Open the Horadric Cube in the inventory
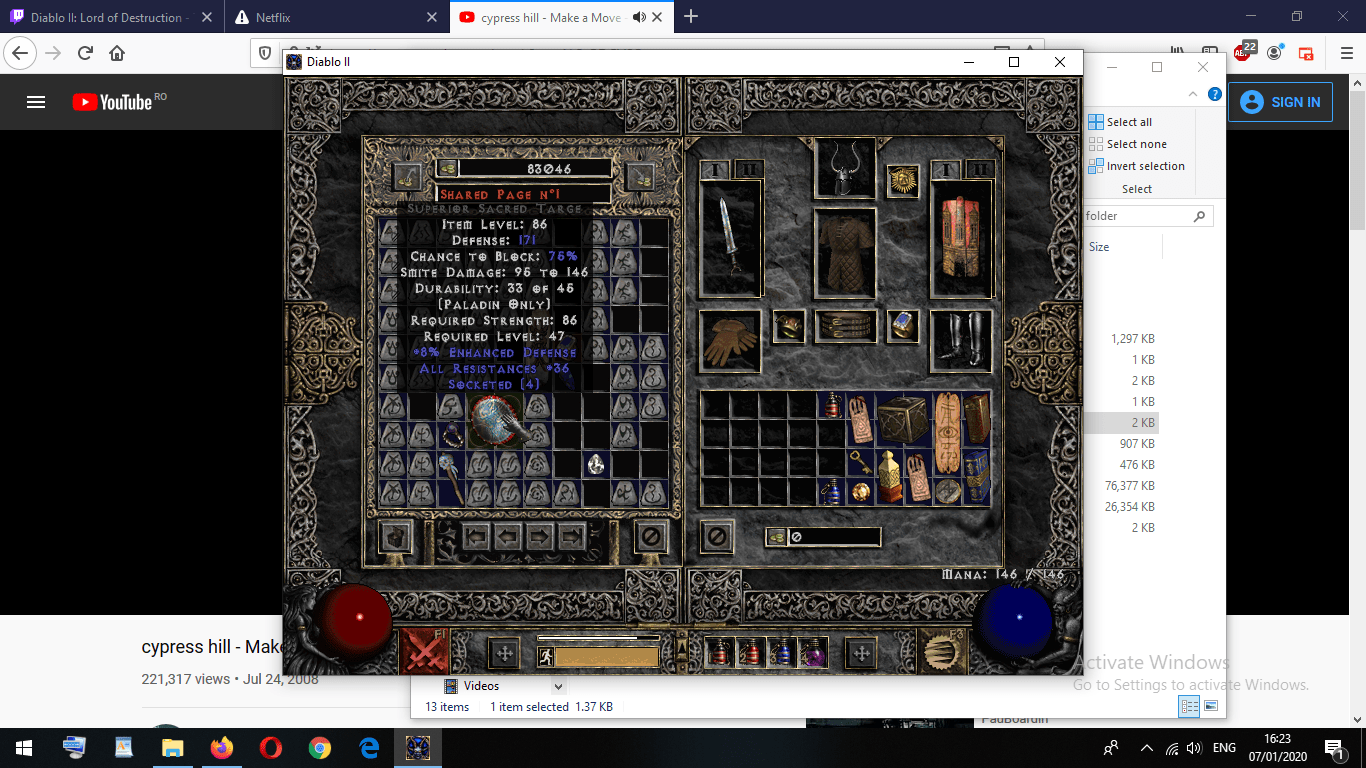 (x=905, y=420)
